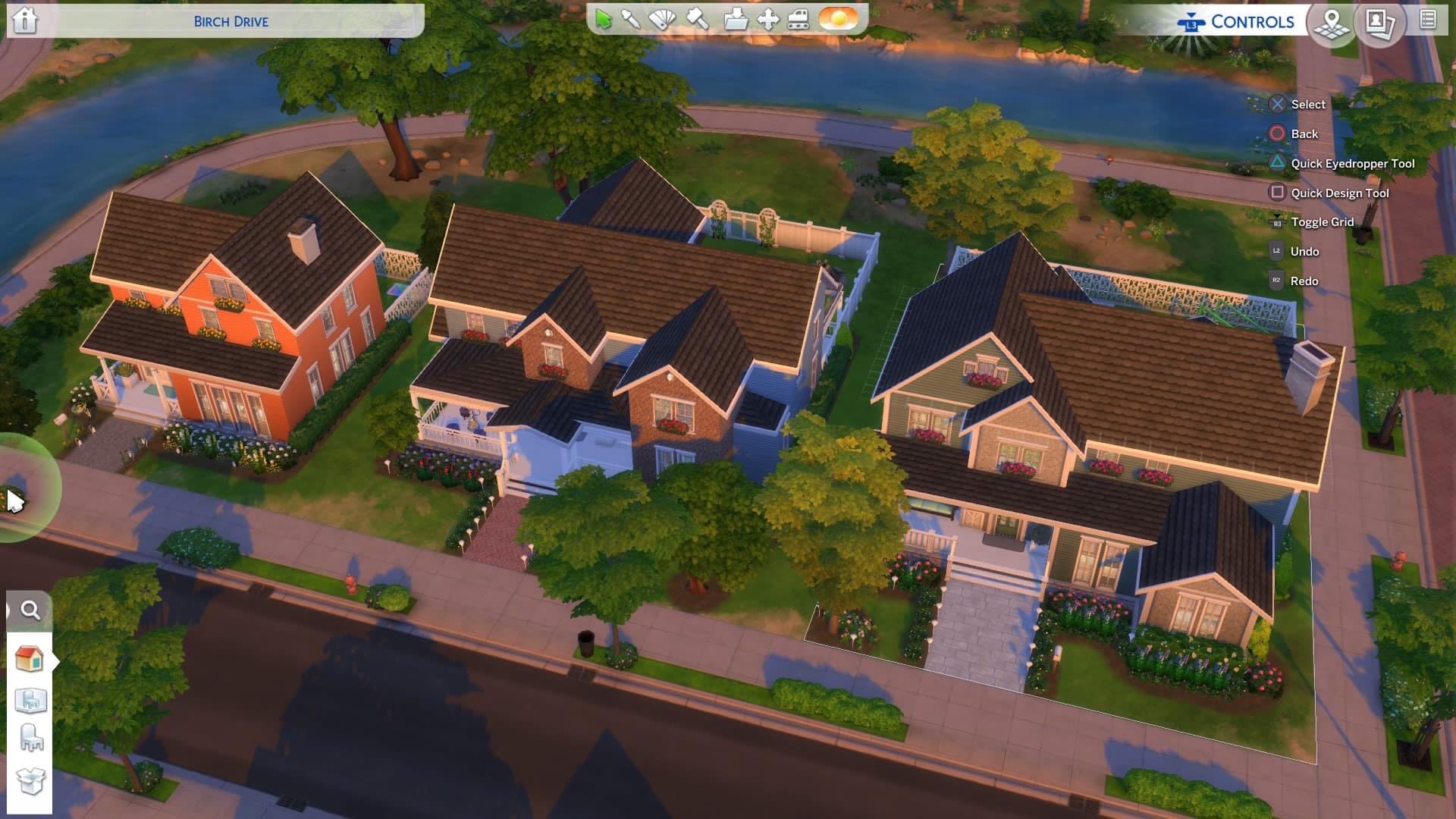
Task: Click the Birch Drive title bar
Action: pyautogui.click(x=231, y=21)
